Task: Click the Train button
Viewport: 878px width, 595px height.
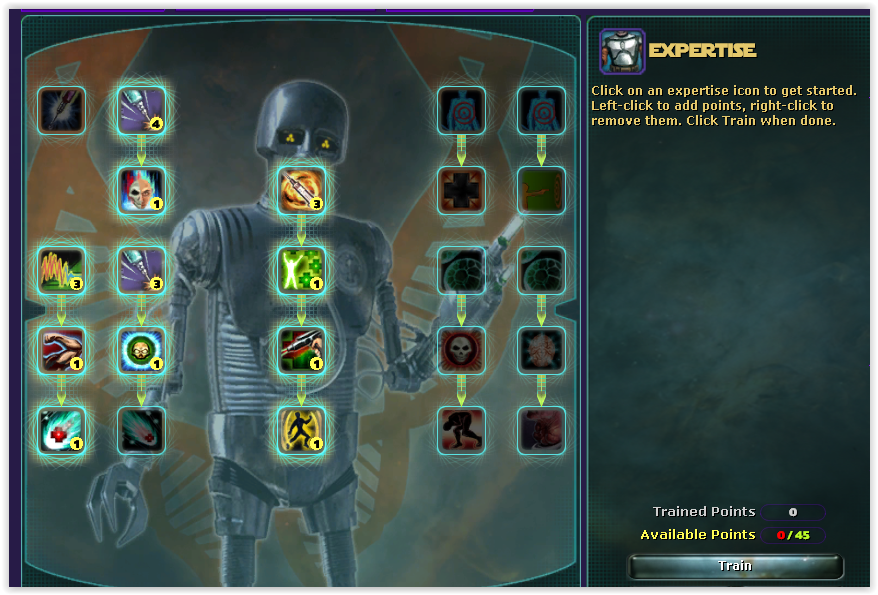Action: [x=735, y=566]
